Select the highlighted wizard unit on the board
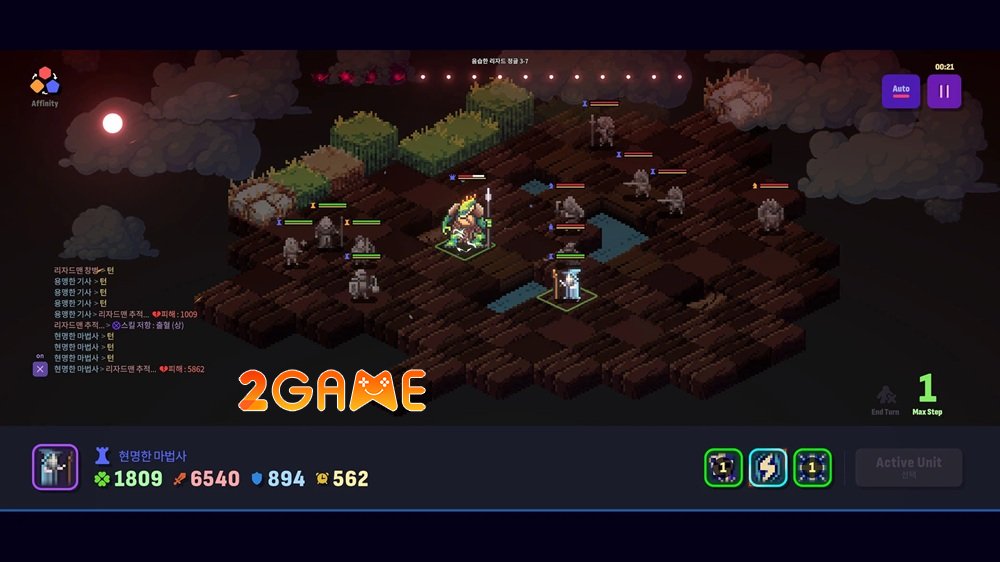 (x=568, y=283)
